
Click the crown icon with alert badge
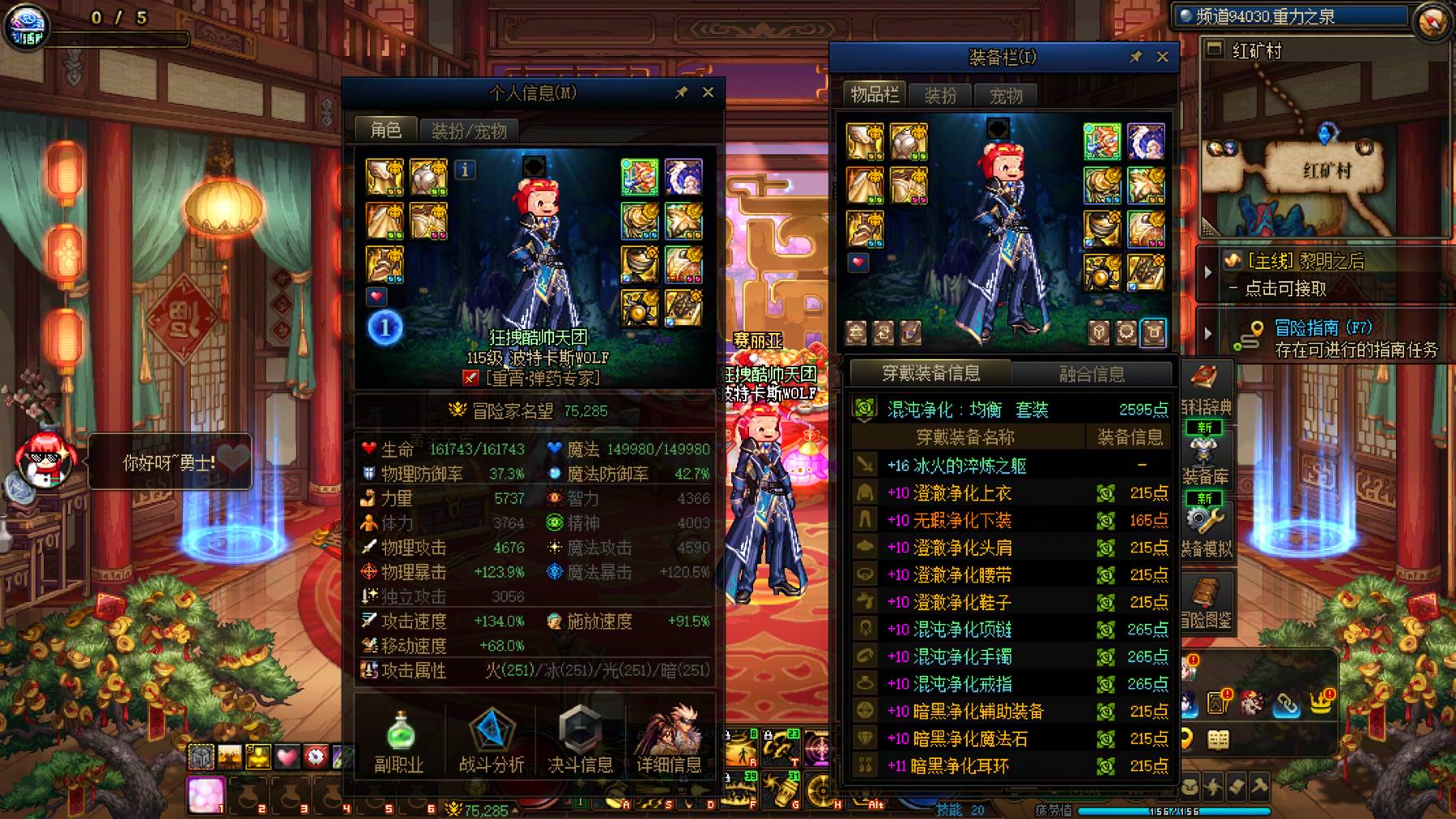(1321, 702)
